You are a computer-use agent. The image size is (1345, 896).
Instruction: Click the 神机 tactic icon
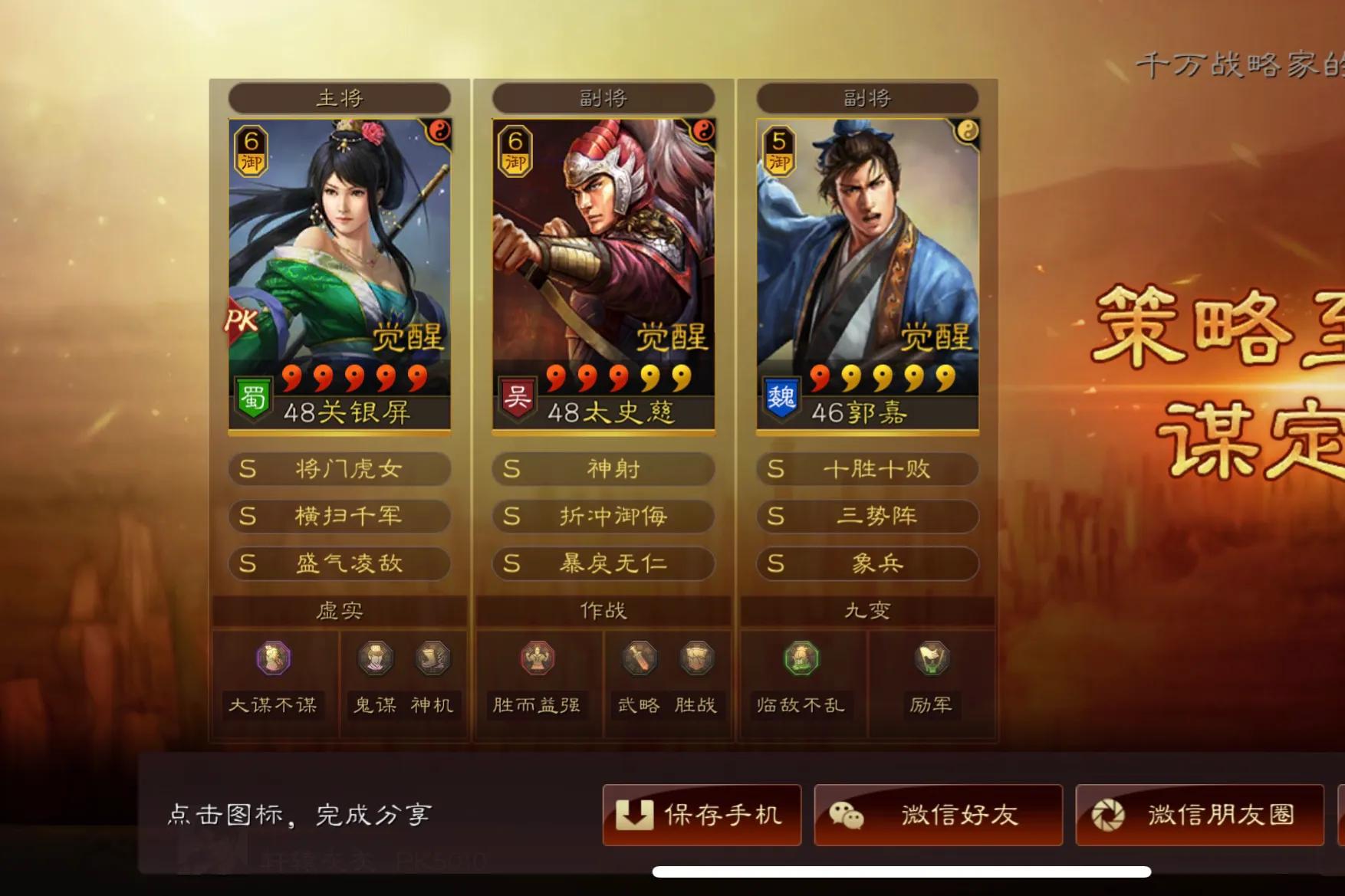(x=433, y=658)
